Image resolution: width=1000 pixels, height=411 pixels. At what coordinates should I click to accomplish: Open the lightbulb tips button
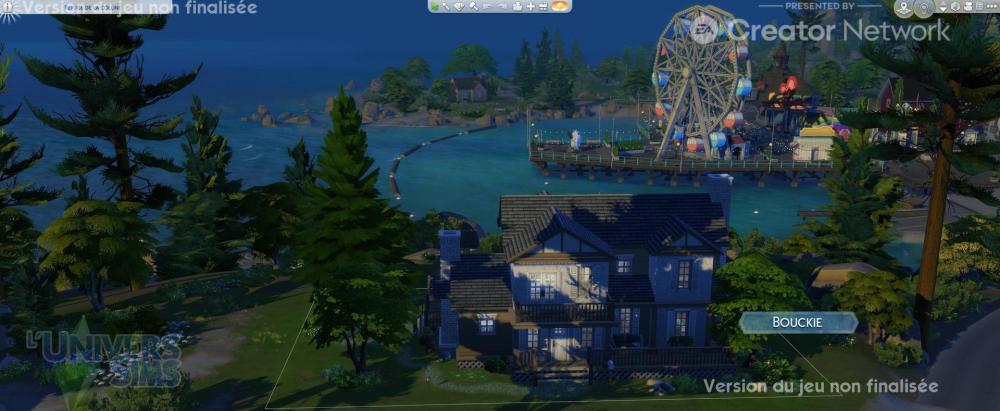click(x=924, y=8)
